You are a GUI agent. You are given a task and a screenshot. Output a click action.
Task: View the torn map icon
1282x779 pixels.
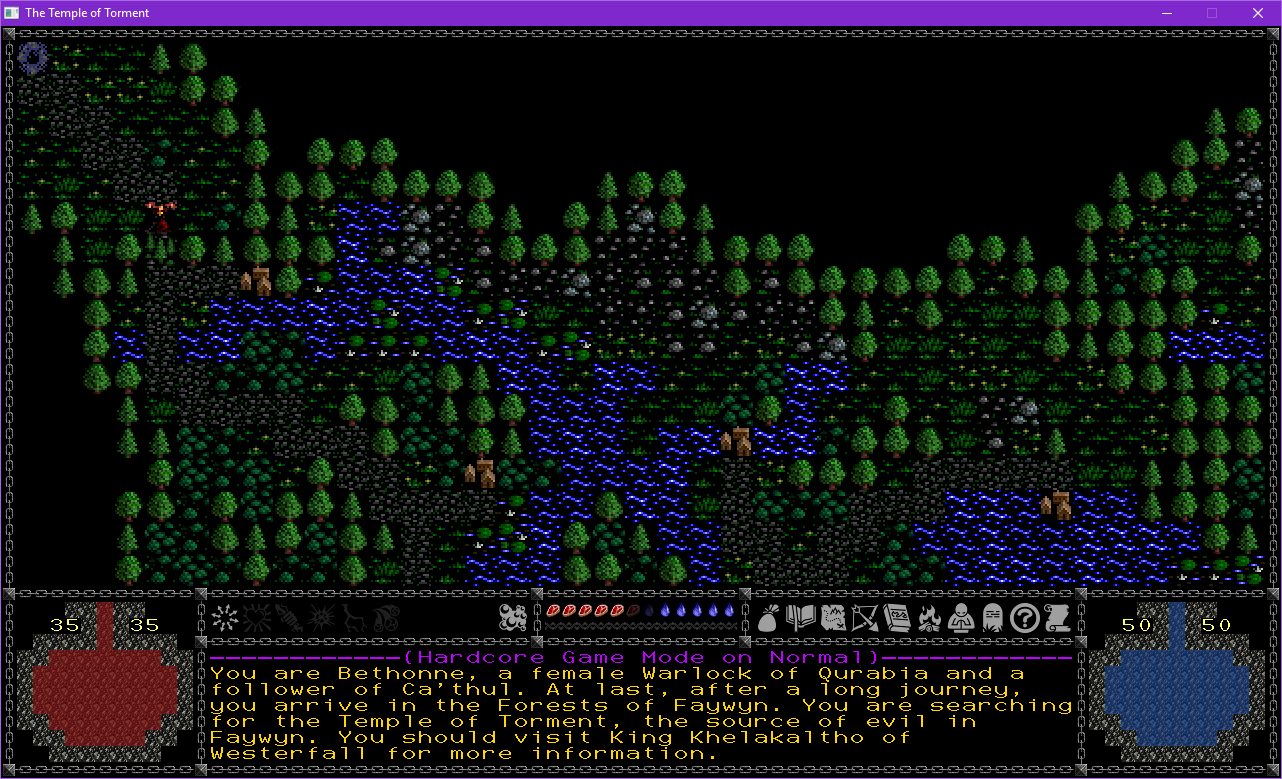832,620
